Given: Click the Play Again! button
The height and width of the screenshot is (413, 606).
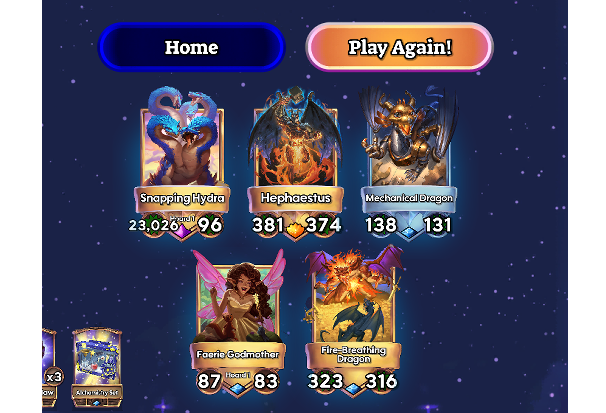Looking at the screenshot, I should [x=399, y=47].
